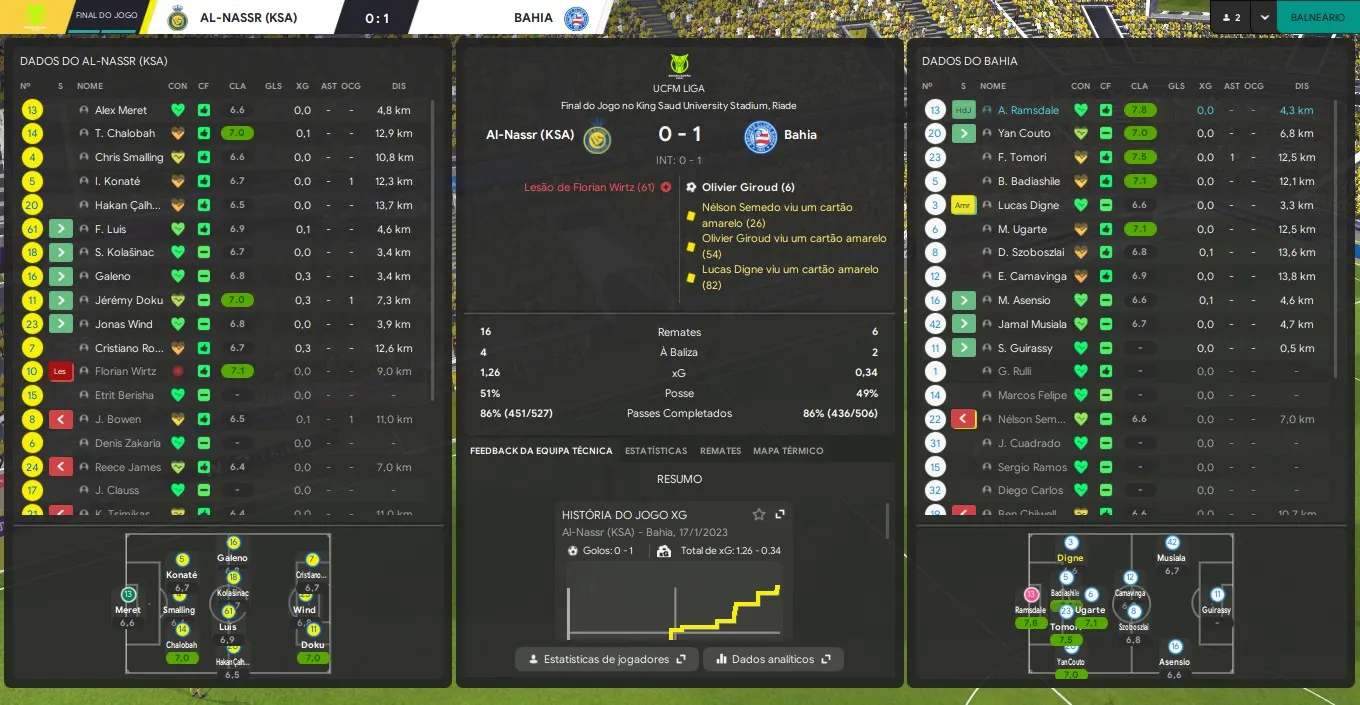Open Estatísticas de jogadores

point(607,659)
